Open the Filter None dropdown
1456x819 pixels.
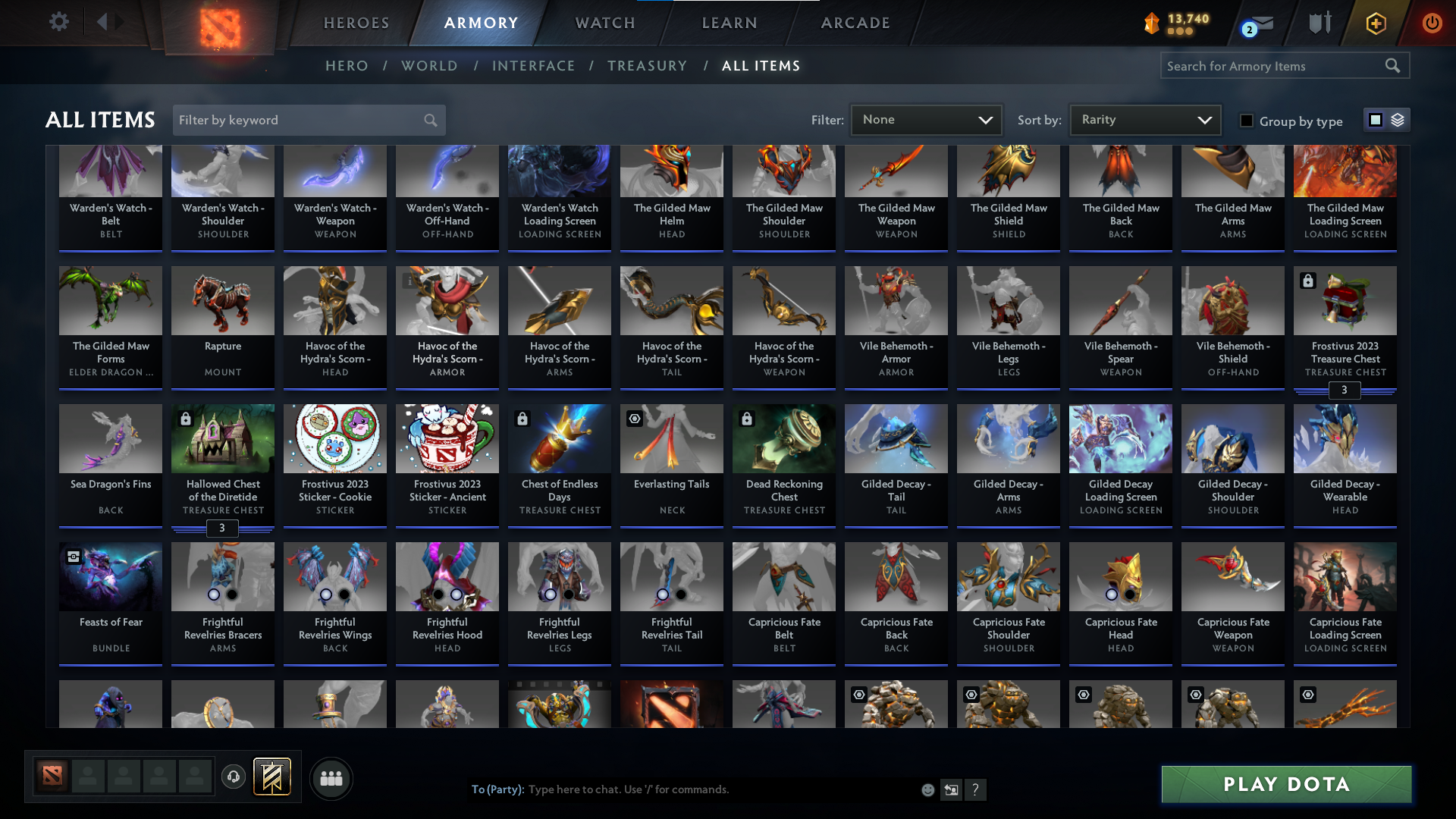pyautogui.click(x=925, y=119)
